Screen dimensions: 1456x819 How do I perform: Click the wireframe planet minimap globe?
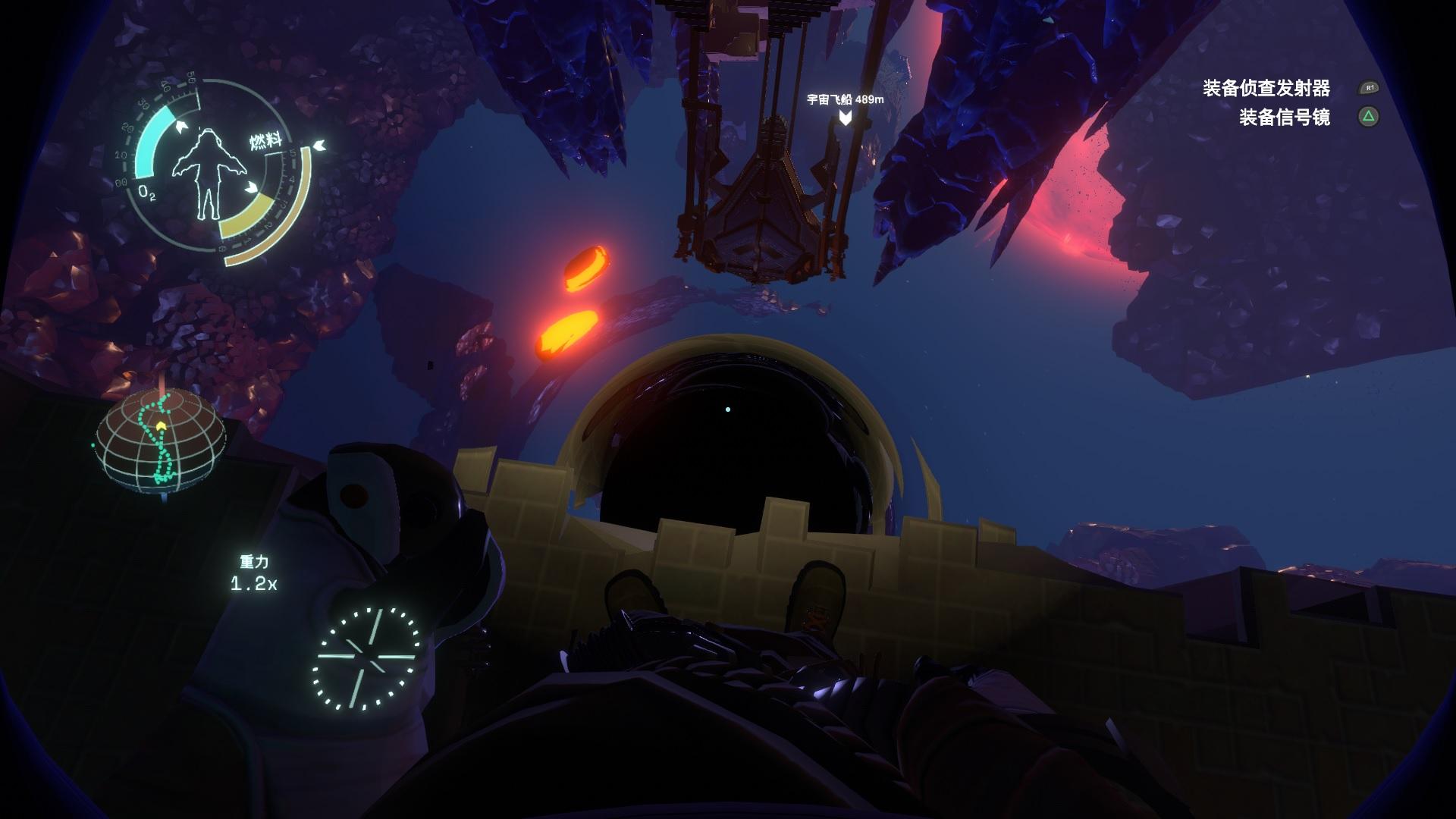click(162, 440)
